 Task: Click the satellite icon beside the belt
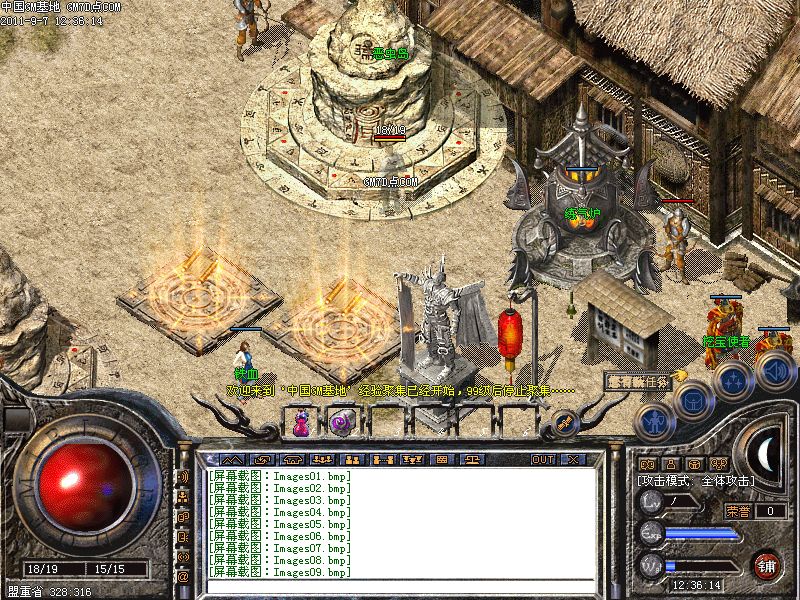tap(563, 424)
